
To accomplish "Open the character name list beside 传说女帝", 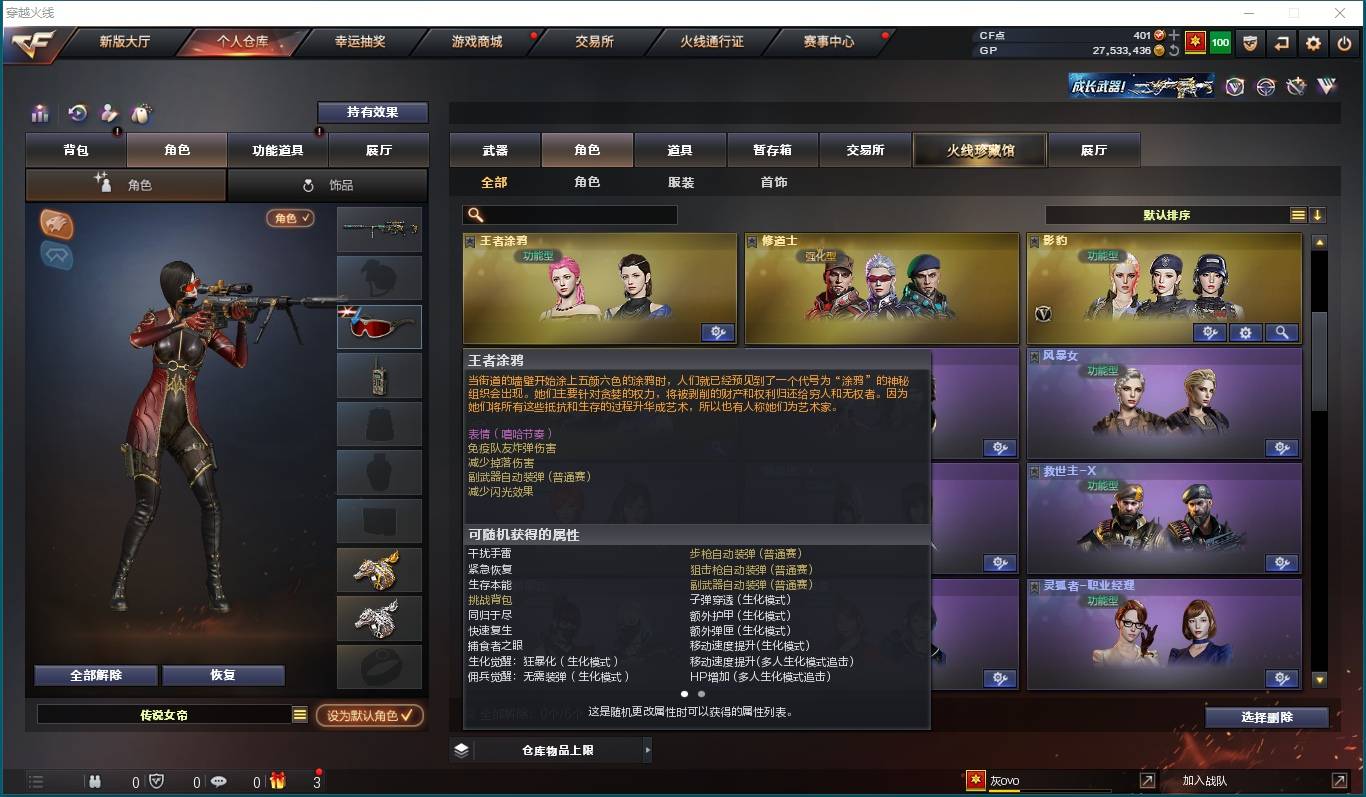I will [x=298, y=713].
